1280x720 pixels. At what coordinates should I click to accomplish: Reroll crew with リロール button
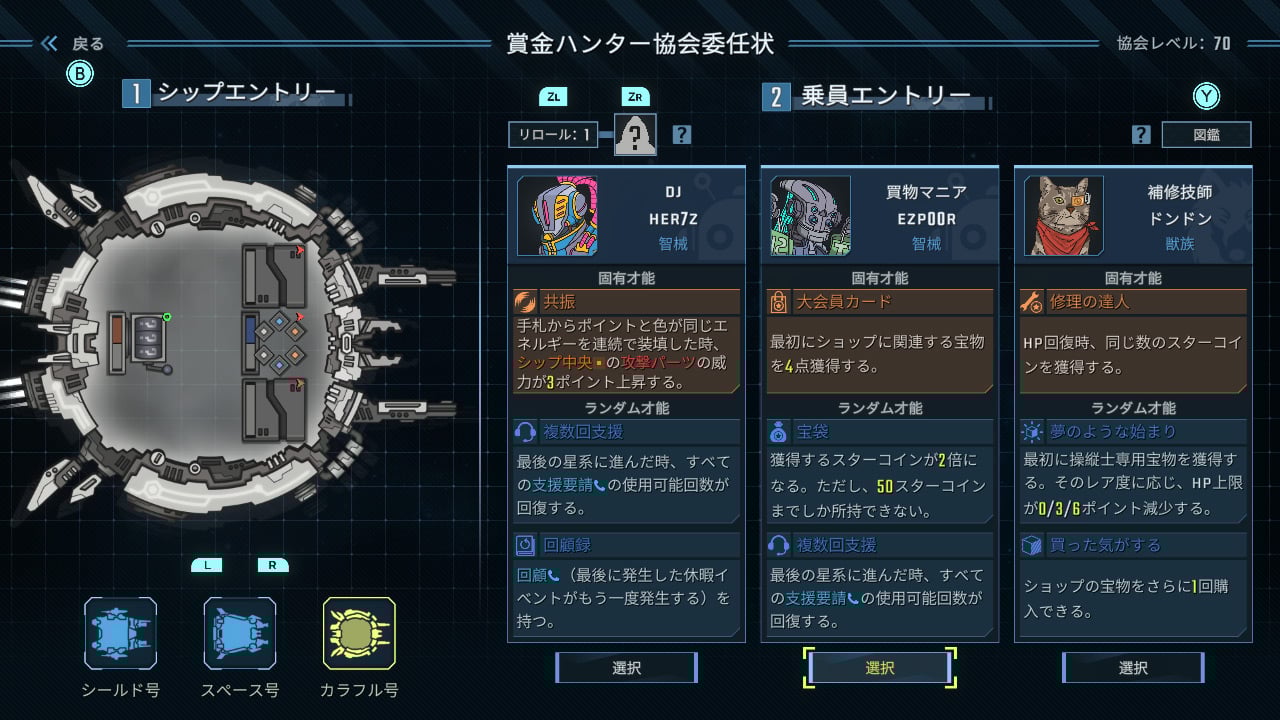[553, 134]
